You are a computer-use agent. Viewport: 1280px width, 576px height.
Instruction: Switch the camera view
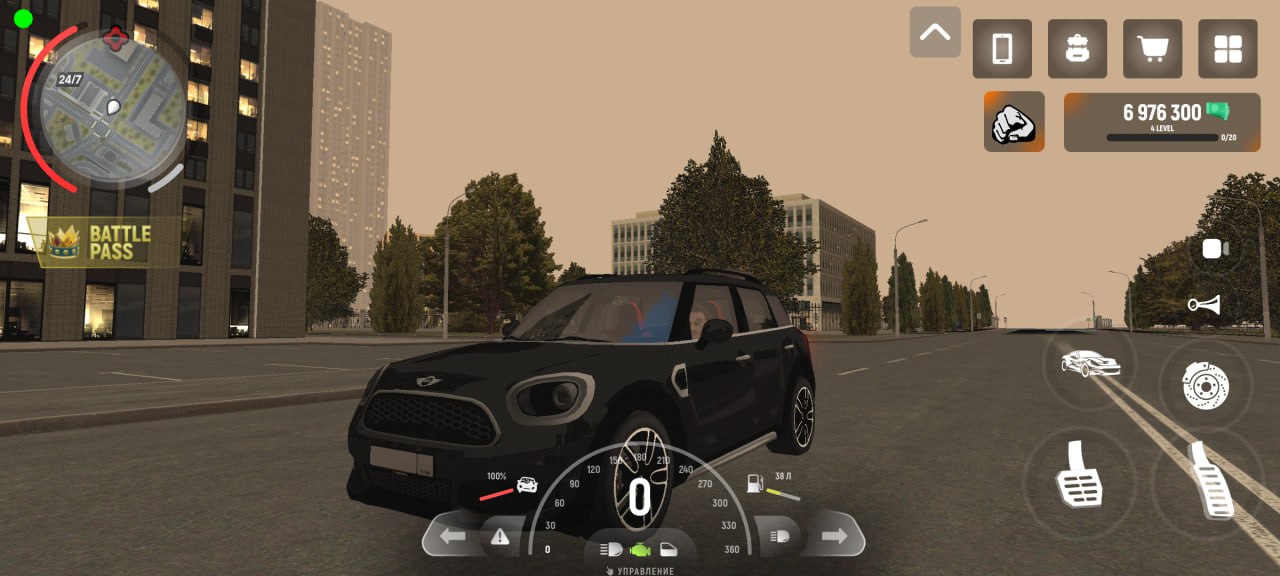click(1215, 249)
